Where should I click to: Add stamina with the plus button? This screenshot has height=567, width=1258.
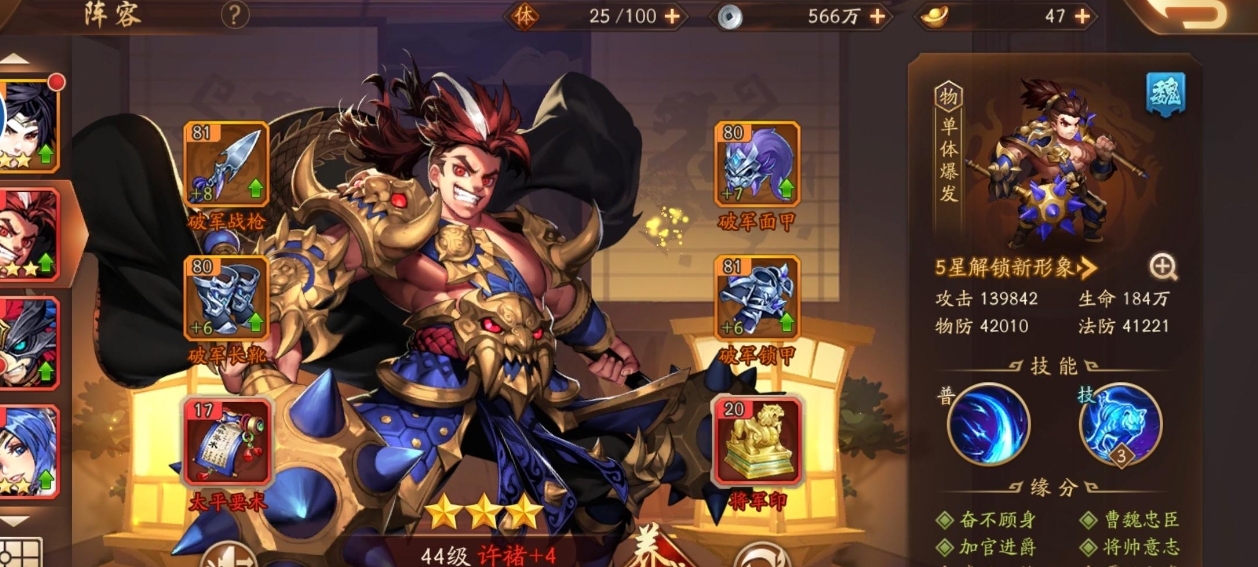672,16
